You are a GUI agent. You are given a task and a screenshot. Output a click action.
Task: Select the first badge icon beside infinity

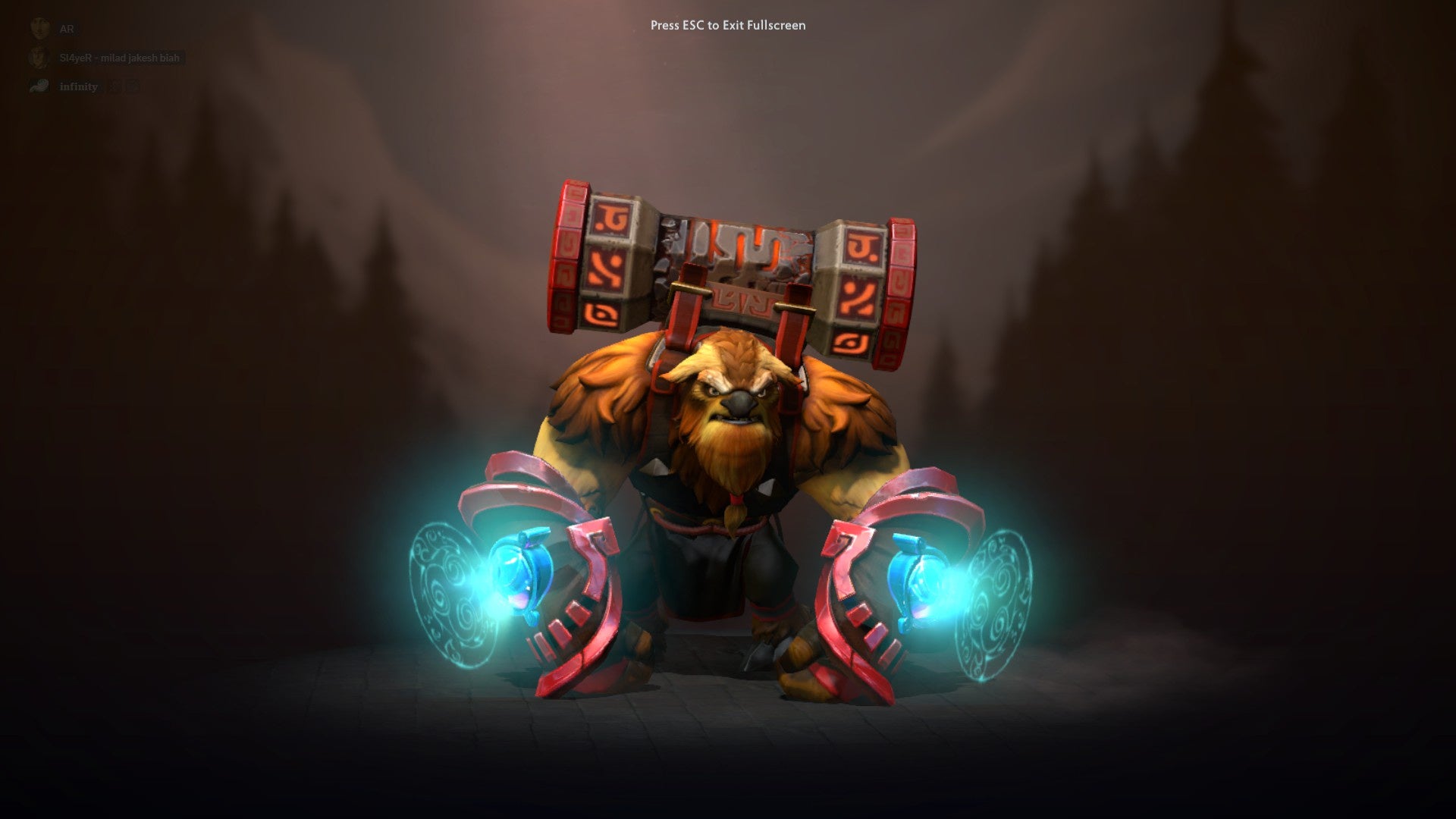click(x=113, y=86)
